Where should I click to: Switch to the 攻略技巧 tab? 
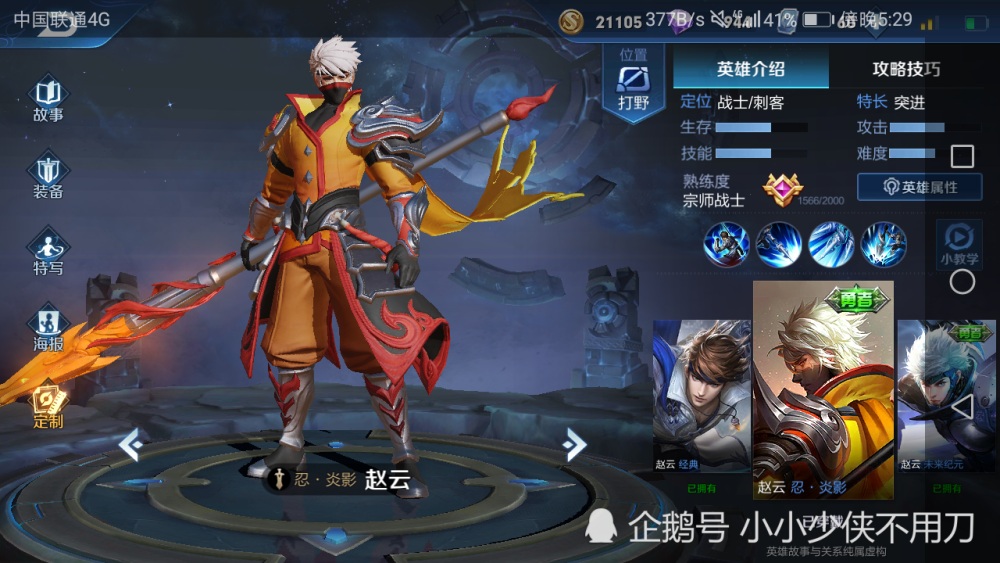906,69
